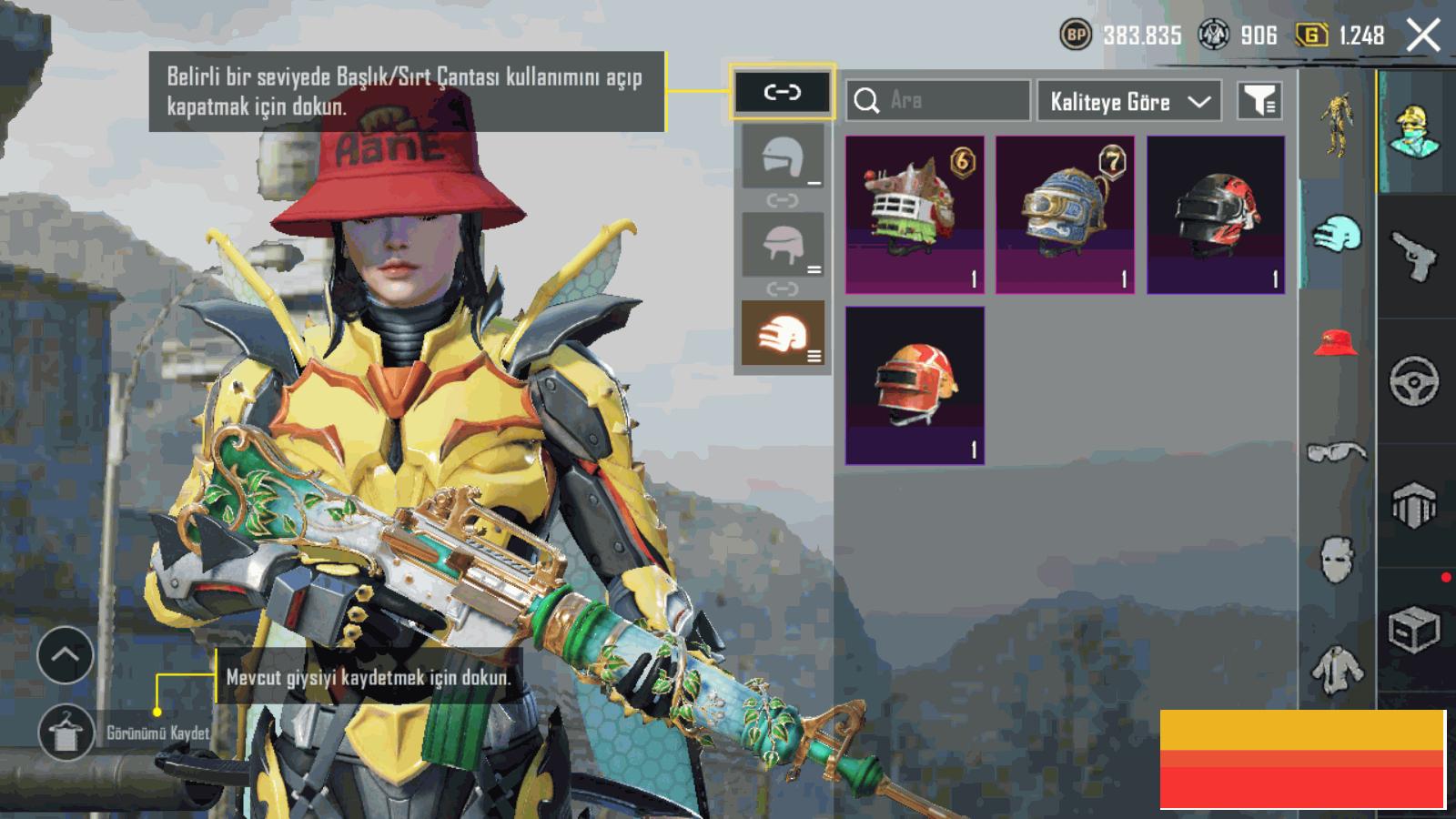Save the outfit with Görünümü Kaydet
The height and width of the screenshot is (819, 1456).
coord(66,732)
